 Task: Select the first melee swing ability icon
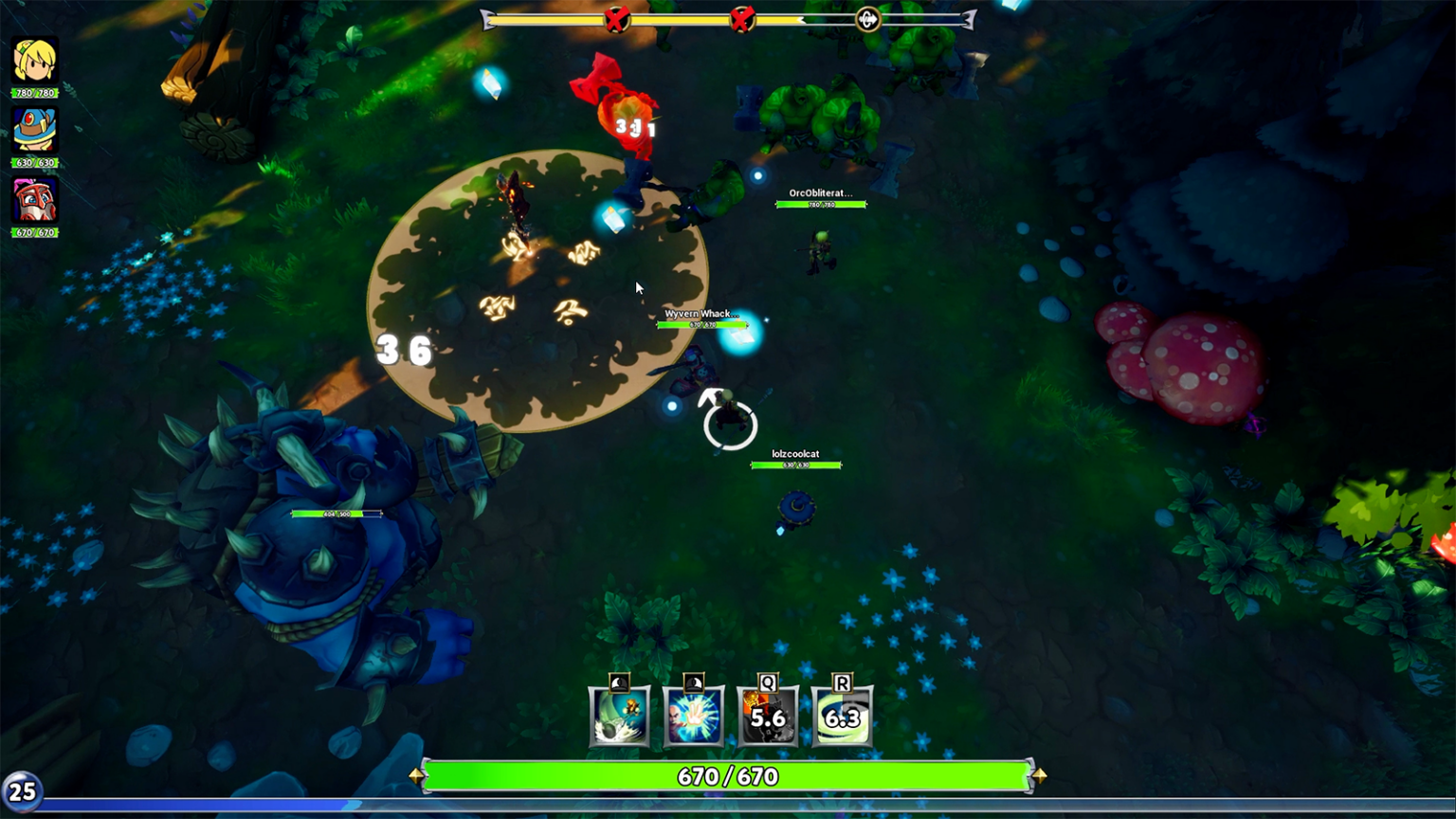click(x=619, y=718)
